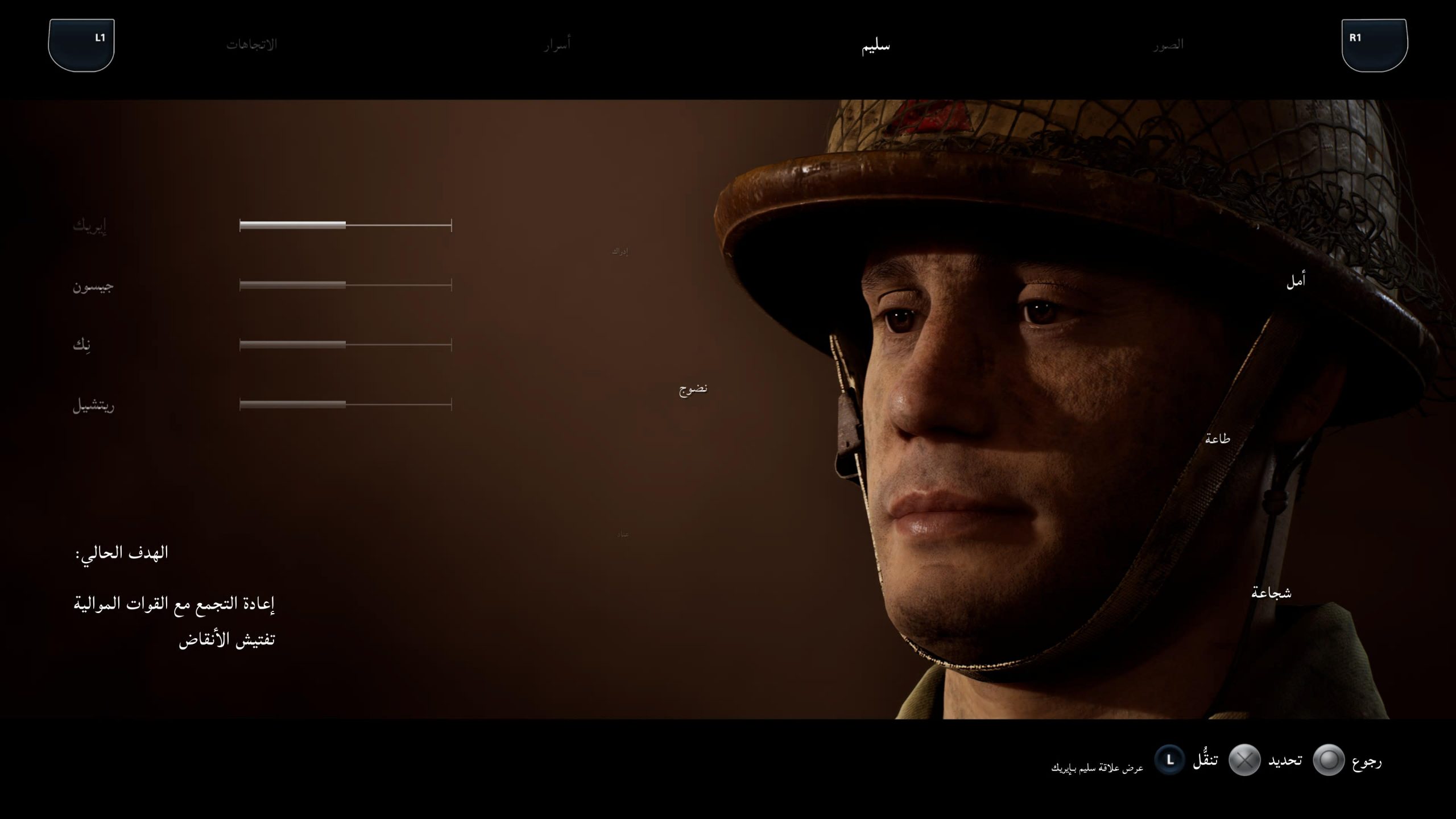Show the الصور tab

pyautogui.click(x=1168, y=44)
